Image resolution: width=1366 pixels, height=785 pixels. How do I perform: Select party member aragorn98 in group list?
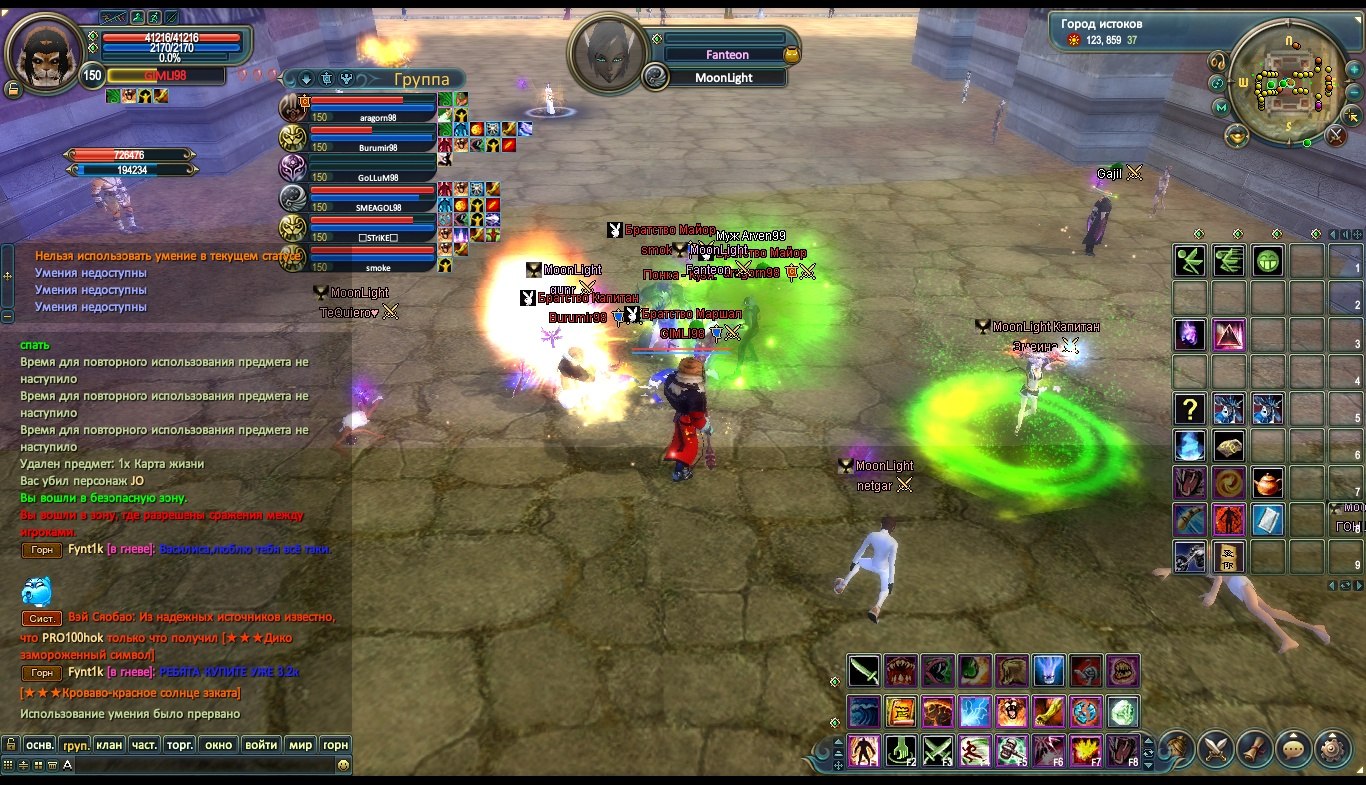371,108
